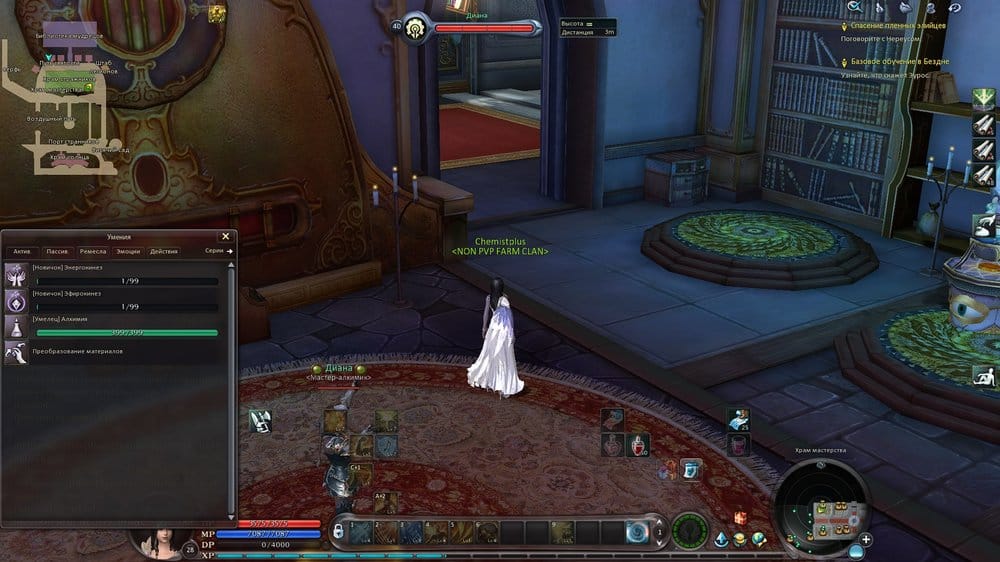
Task: Close the Умения skills window
Action: pos(225,237)
